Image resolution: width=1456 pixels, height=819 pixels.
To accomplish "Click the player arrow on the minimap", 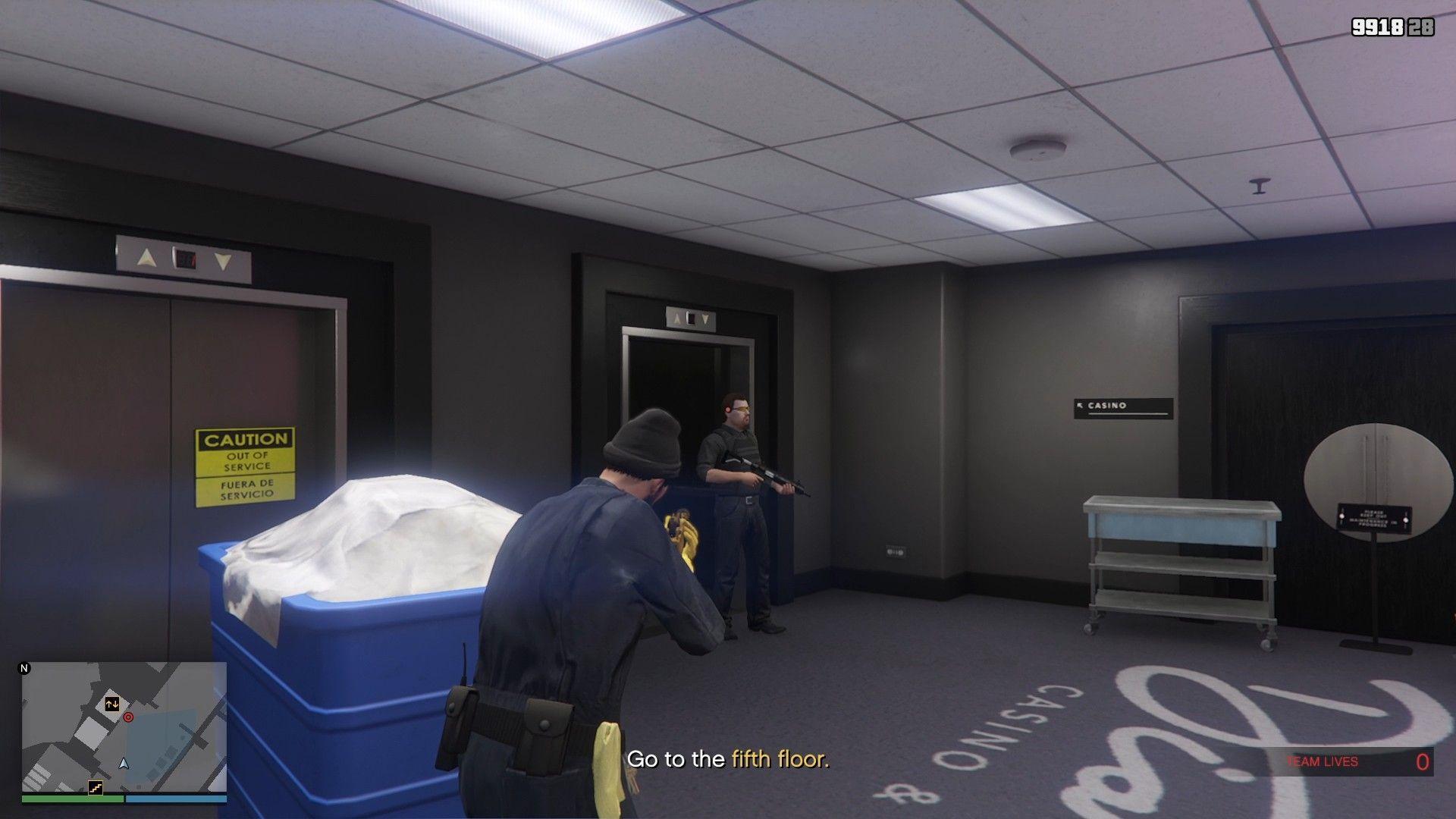I will pos(124,763).
